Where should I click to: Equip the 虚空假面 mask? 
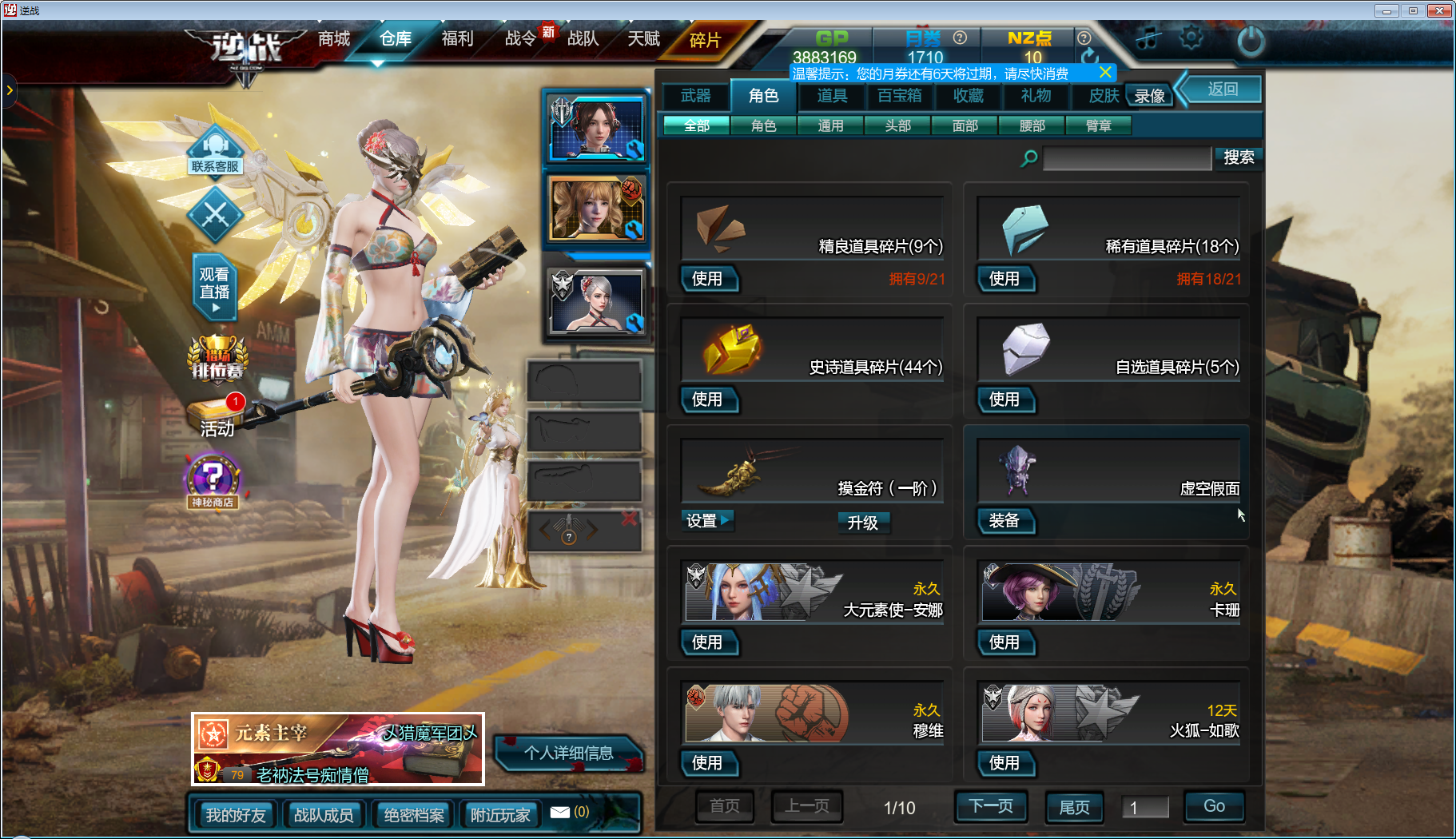tap(1004, 521)
